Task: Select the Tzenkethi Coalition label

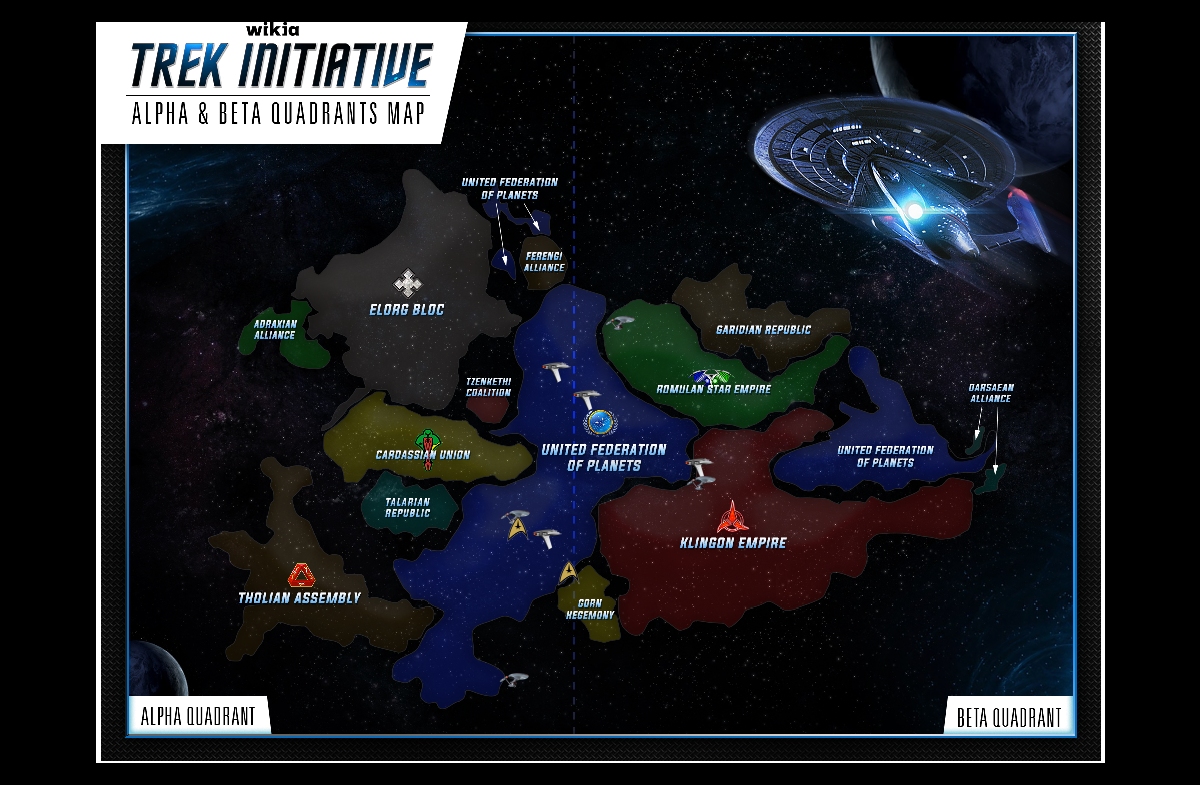Action: [x=488, y=387]
